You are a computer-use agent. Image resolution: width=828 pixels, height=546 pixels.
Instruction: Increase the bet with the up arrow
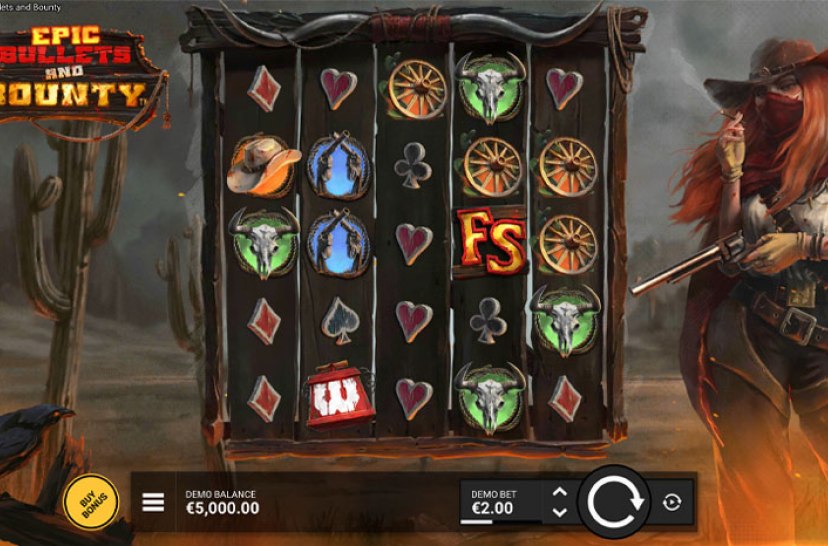point(560,492)
